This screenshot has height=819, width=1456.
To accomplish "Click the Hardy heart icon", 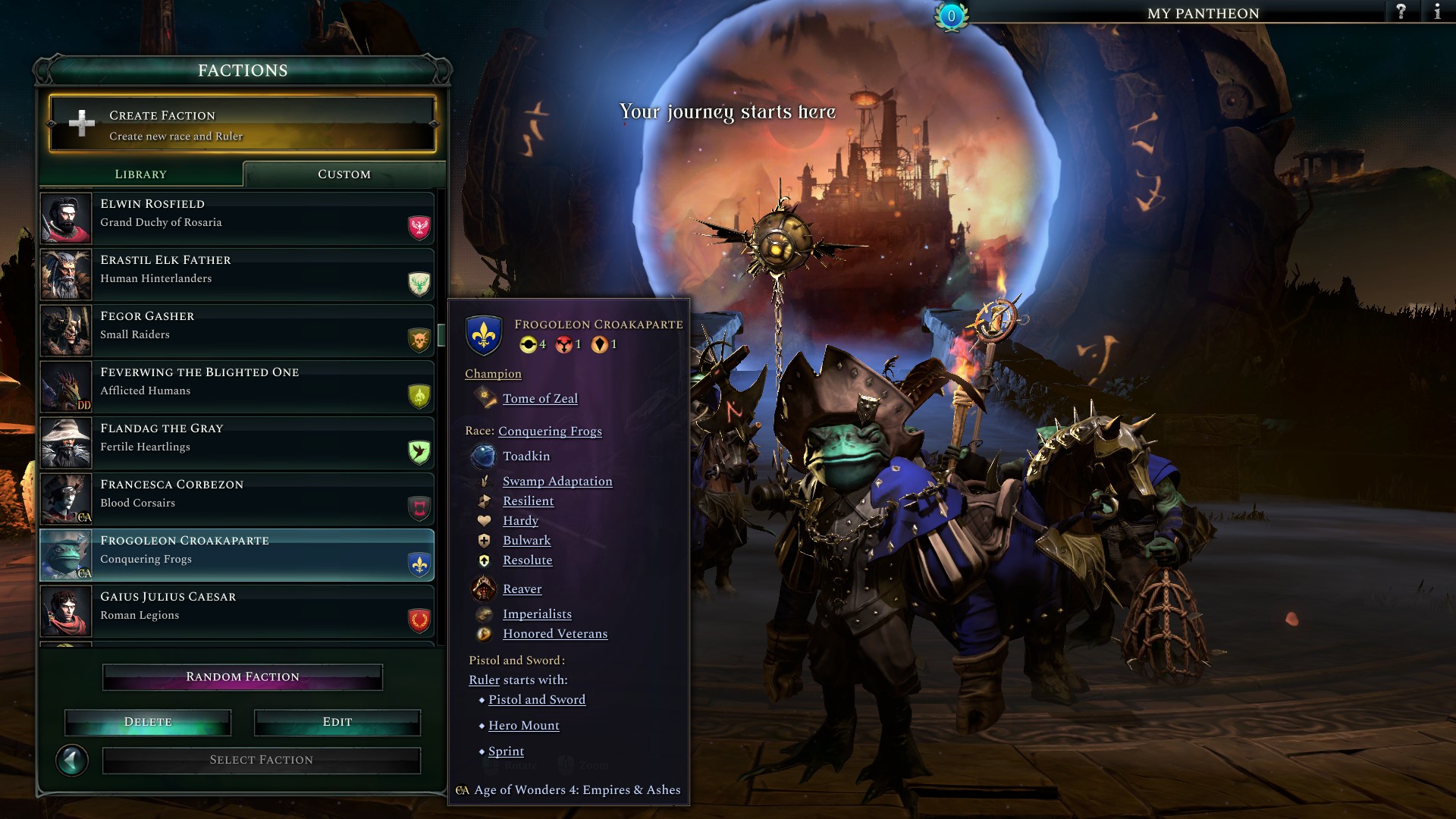I will coord(486,520).
